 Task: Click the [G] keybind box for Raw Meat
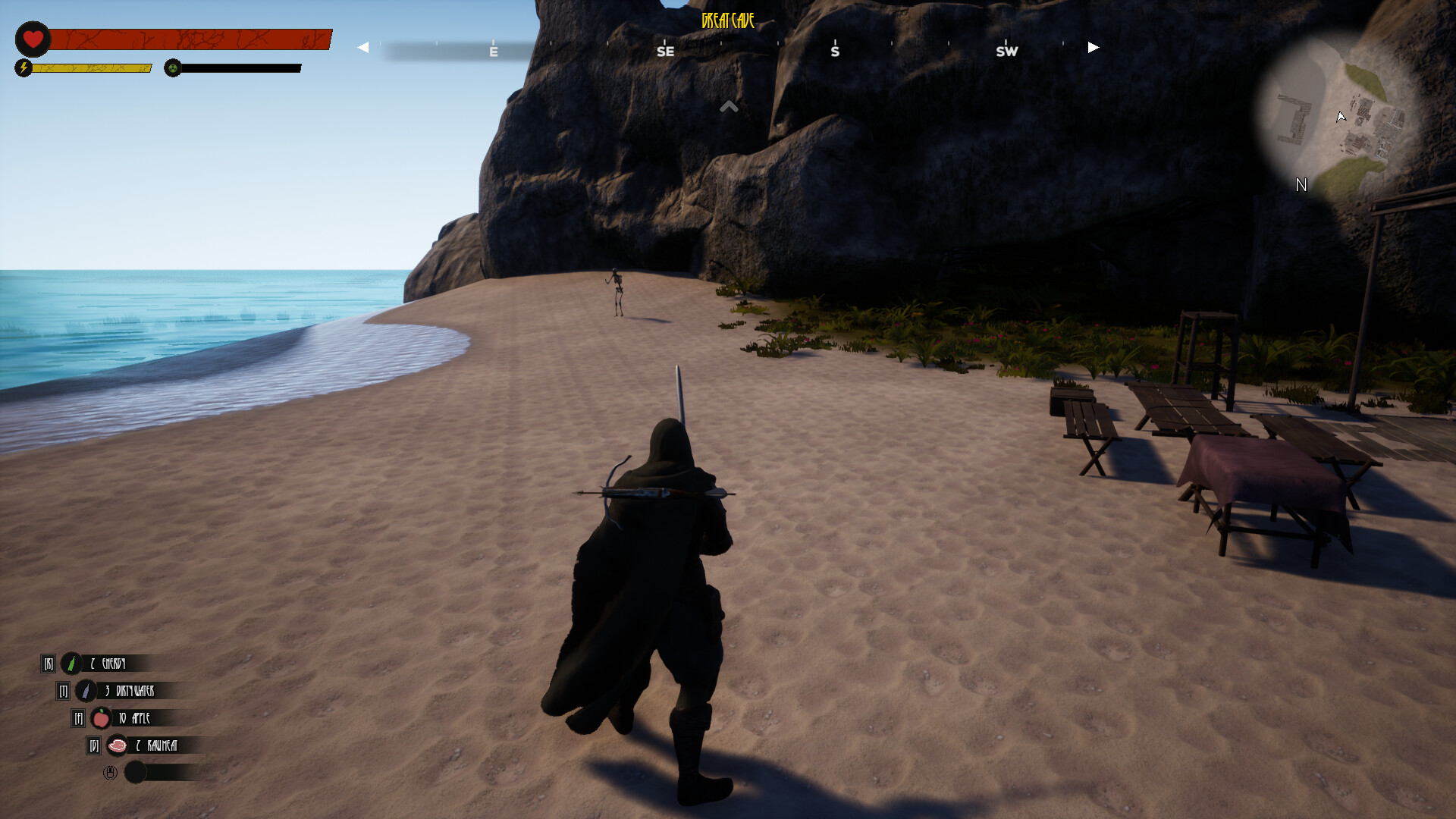click(93, 745)
